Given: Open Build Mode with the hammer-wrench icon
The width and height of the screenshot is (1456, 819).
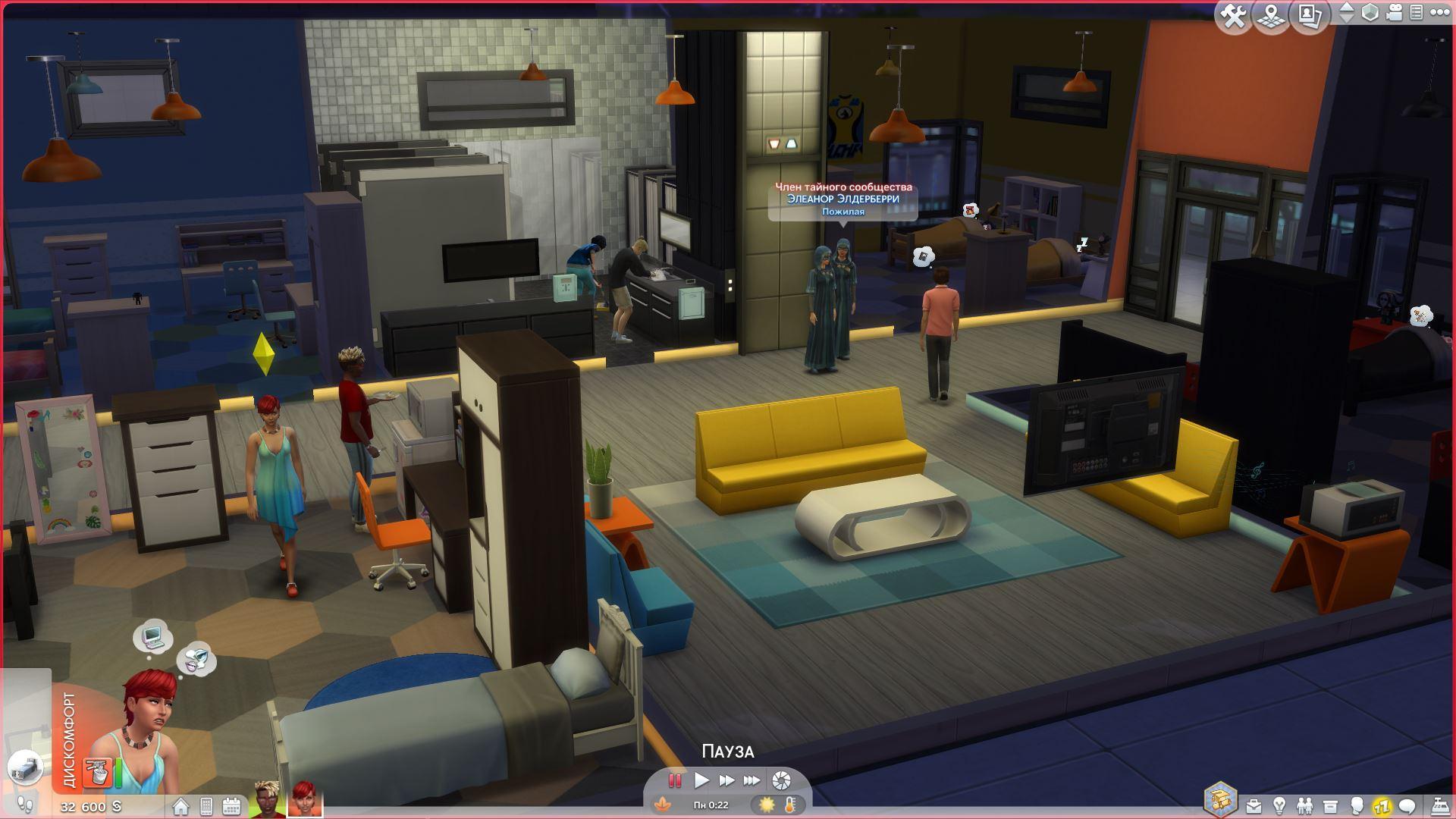Looking at the screenshot, I should point(1234,16).
